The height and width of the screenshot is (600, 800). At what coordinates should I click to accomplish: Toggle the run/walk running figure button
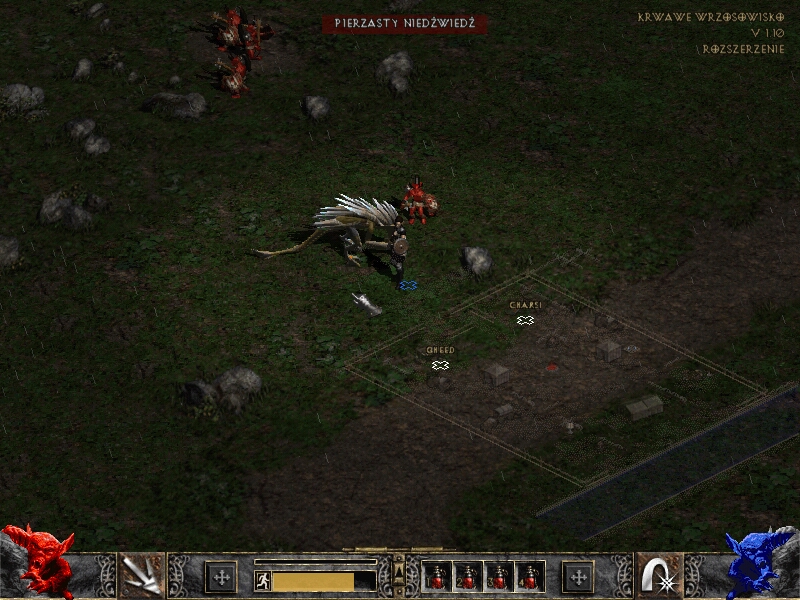pos(262,581)
